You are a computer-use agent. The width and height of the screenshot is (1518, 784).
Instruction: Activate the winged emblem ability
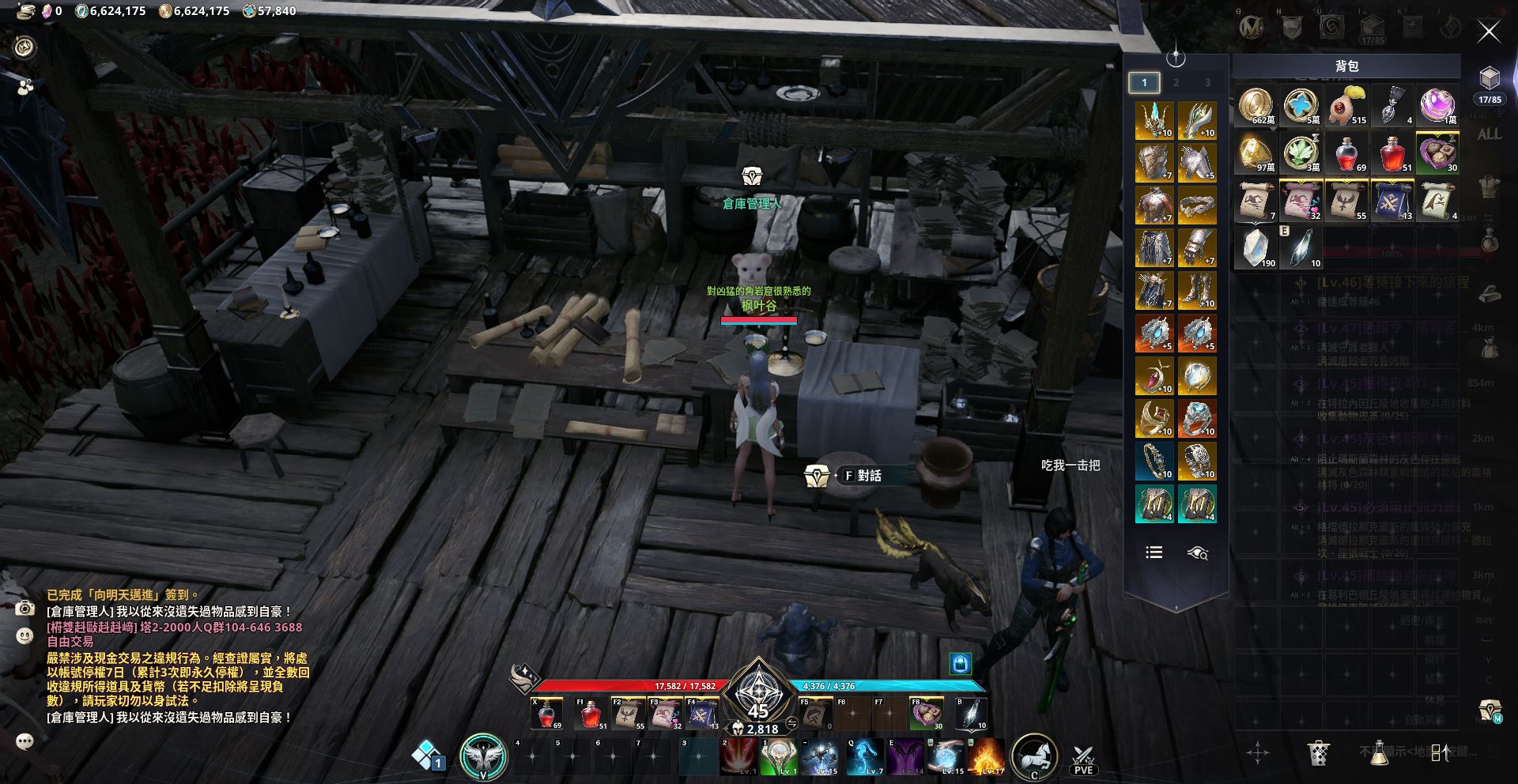click(x=483, y=756)
